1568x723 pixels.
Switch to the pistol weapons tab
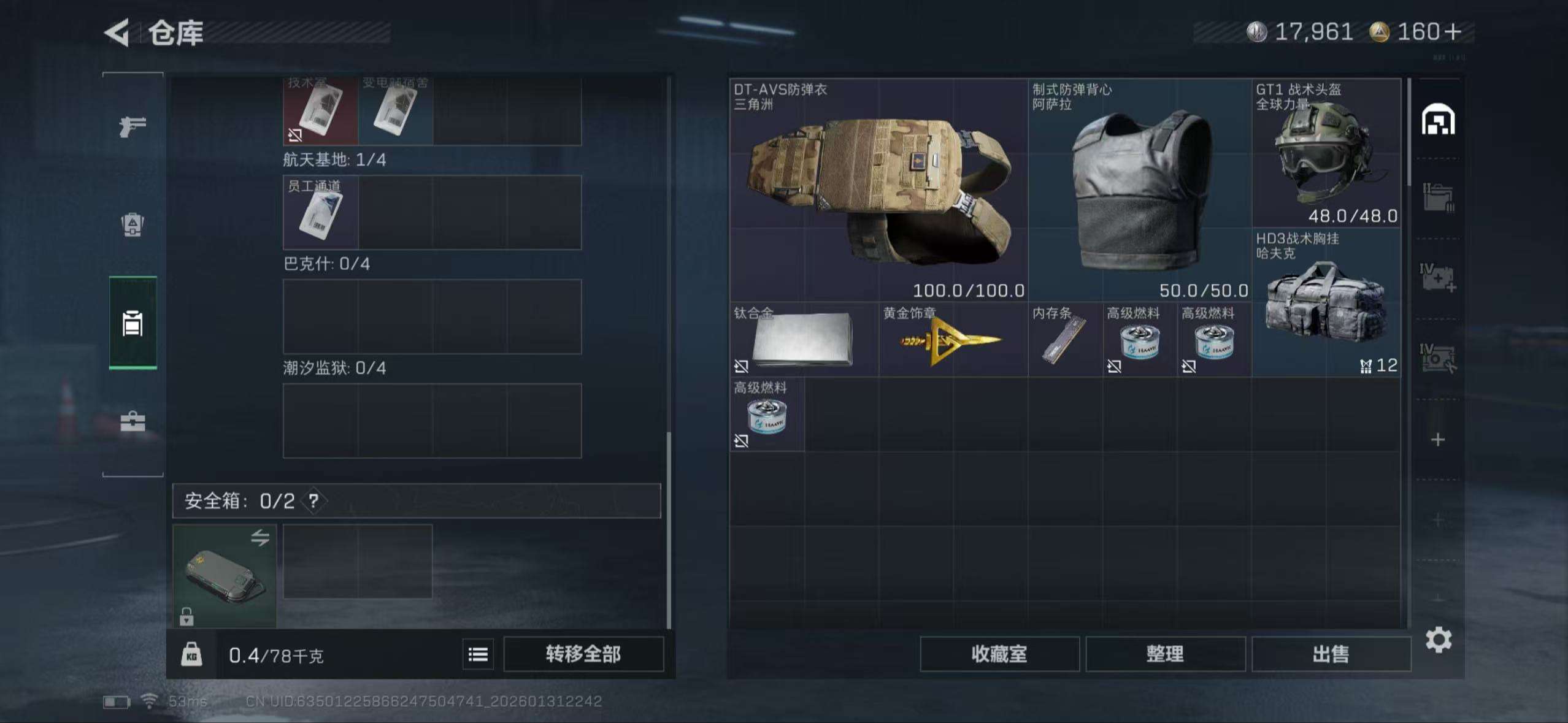point(133,127)
